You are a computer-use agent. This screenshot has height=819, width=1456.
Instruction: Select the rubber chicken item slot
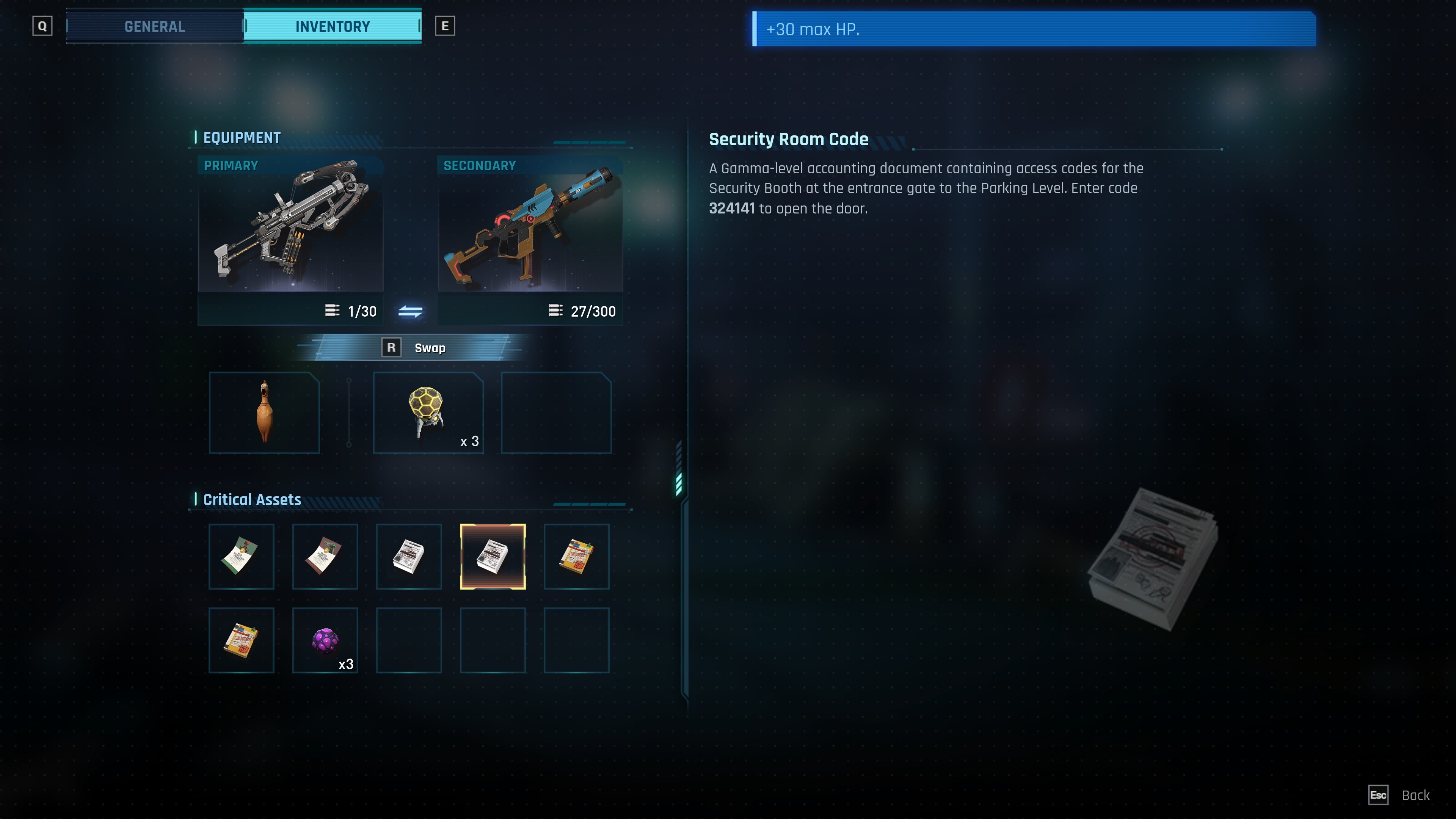(264, 413)
